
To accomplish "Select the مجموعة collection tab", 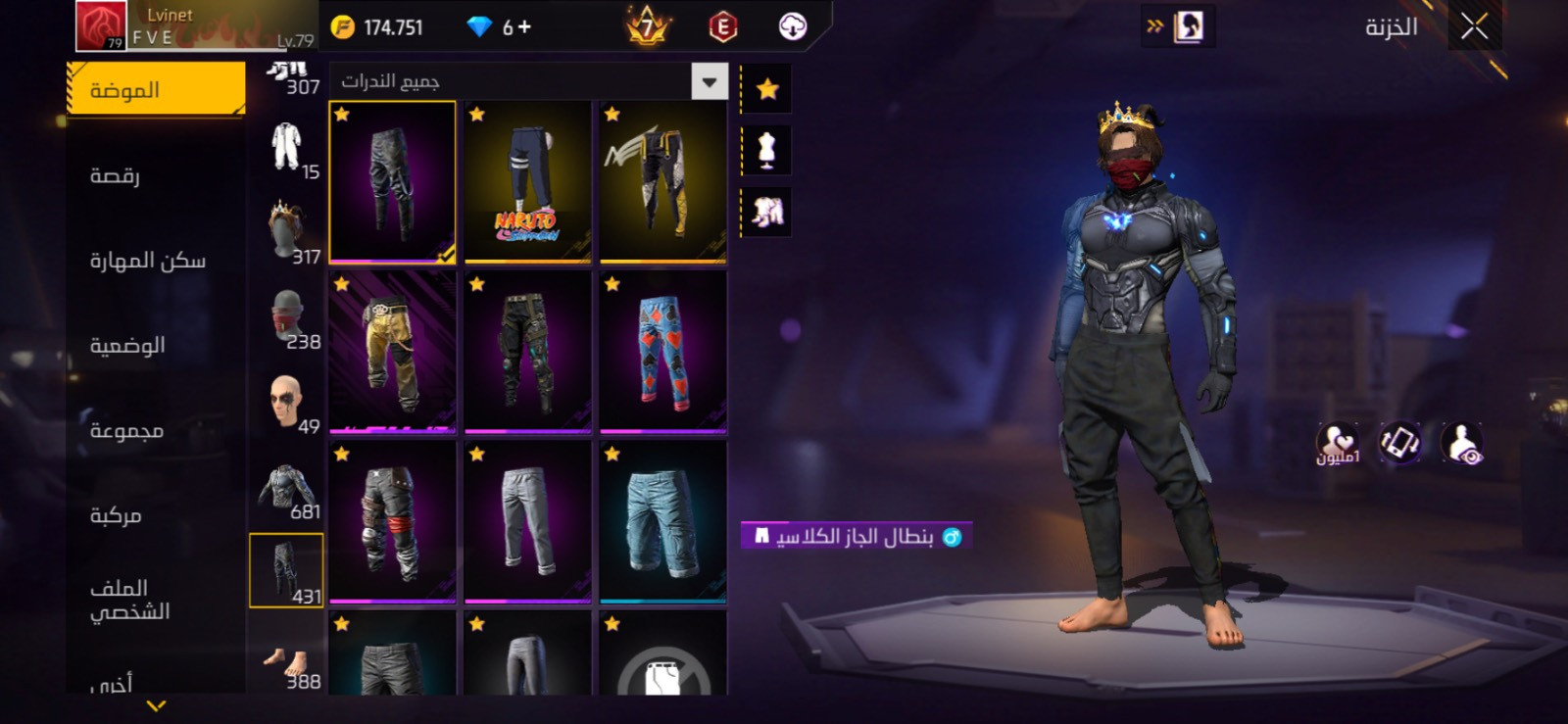I will point(126,430).
